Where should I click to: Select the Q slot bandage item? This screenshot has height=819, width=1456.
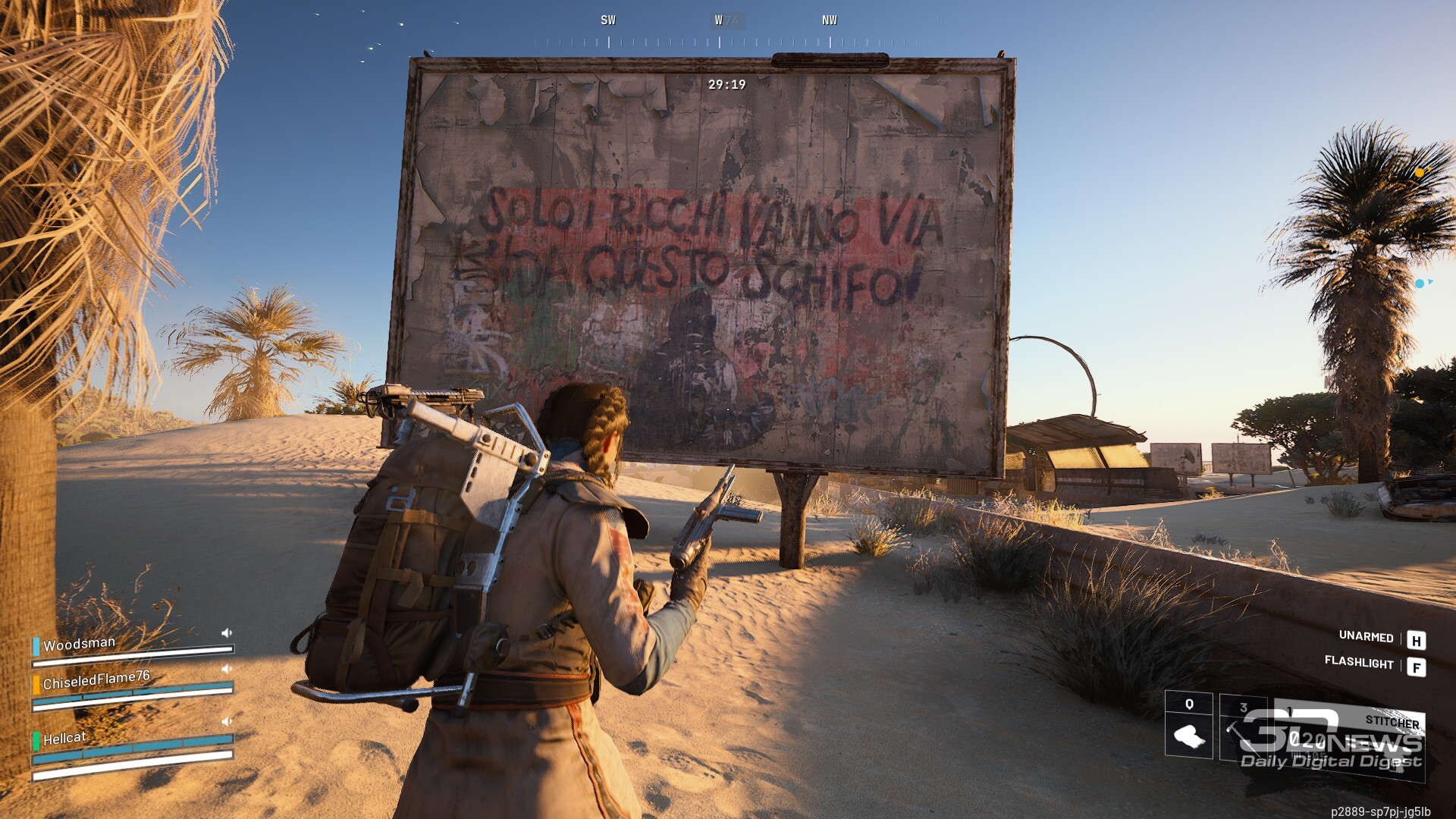1188,734
